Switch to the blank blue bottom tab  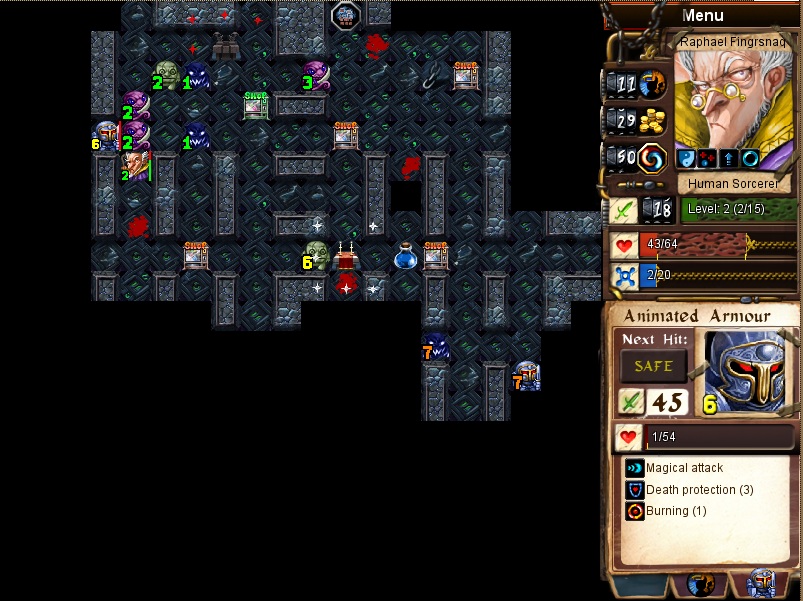click(x=639, y=586)
